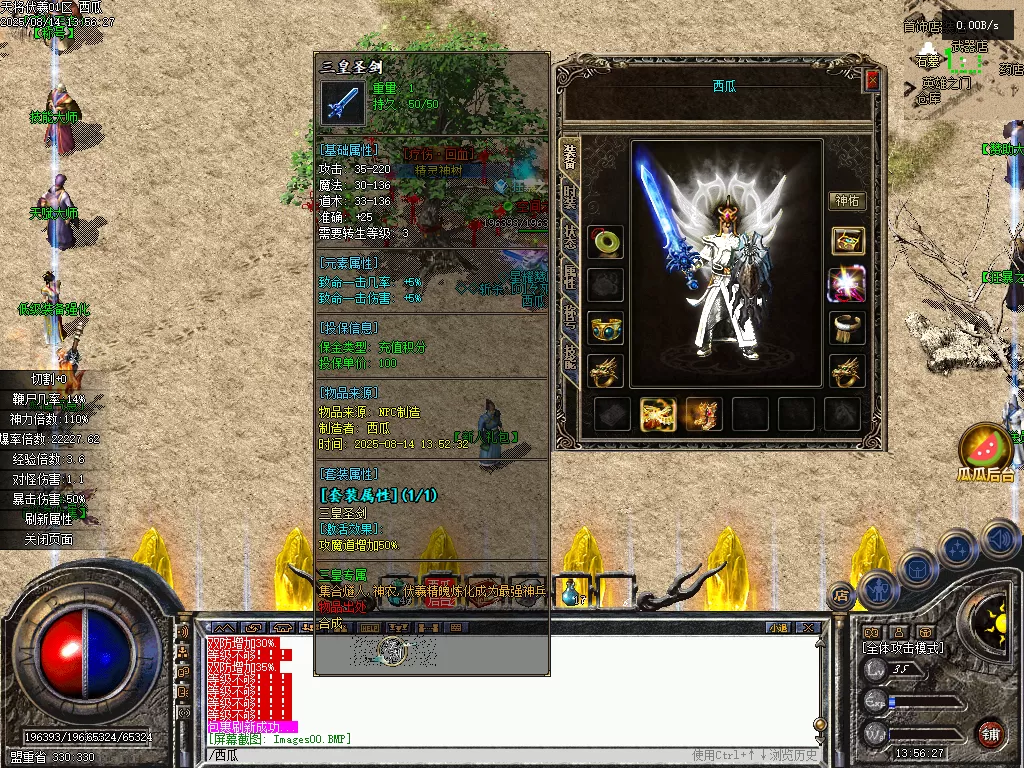Close the 西瓜 character equipment panel
This screenshot has height=768, width=1024.
pos(872,80)
